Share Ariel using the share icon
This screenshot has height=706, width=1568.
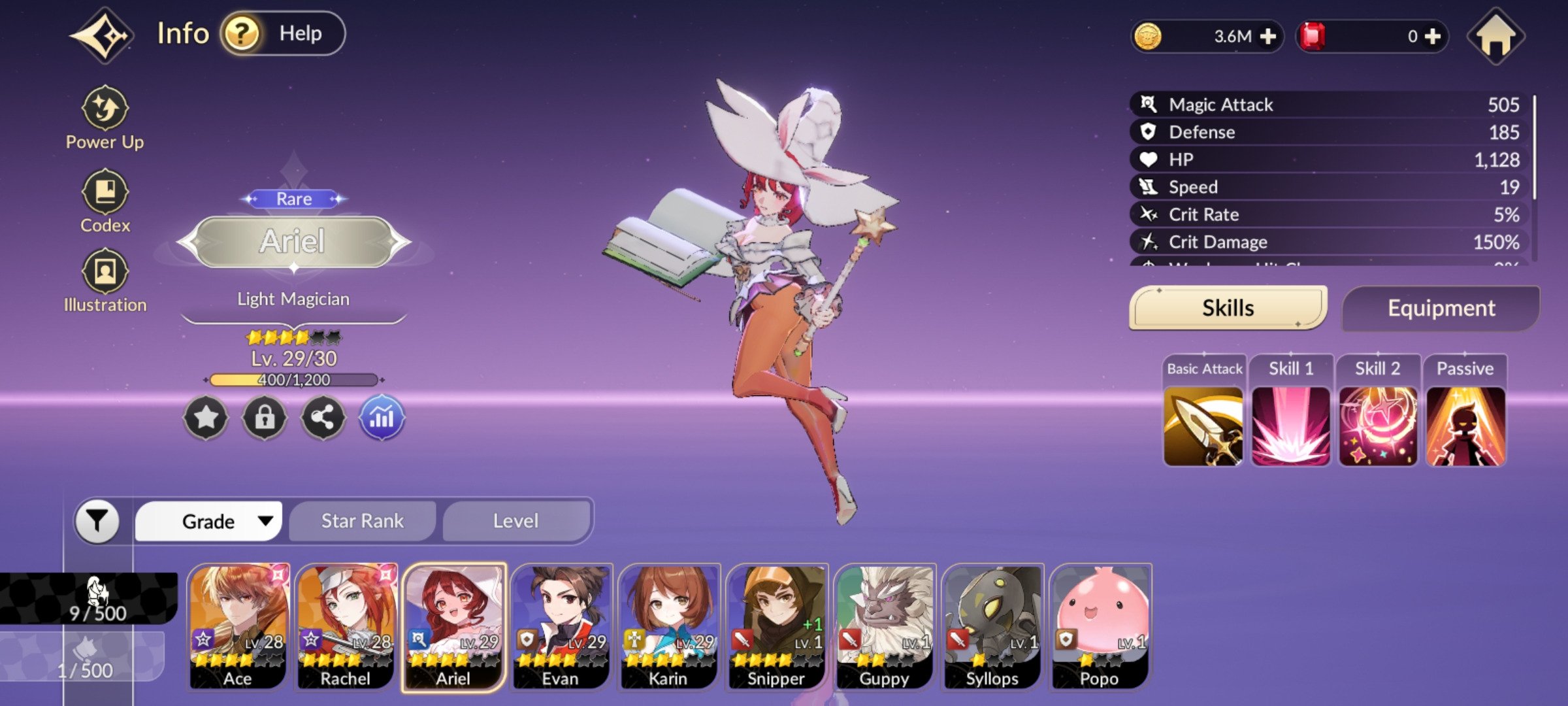[x=323, y=417]
